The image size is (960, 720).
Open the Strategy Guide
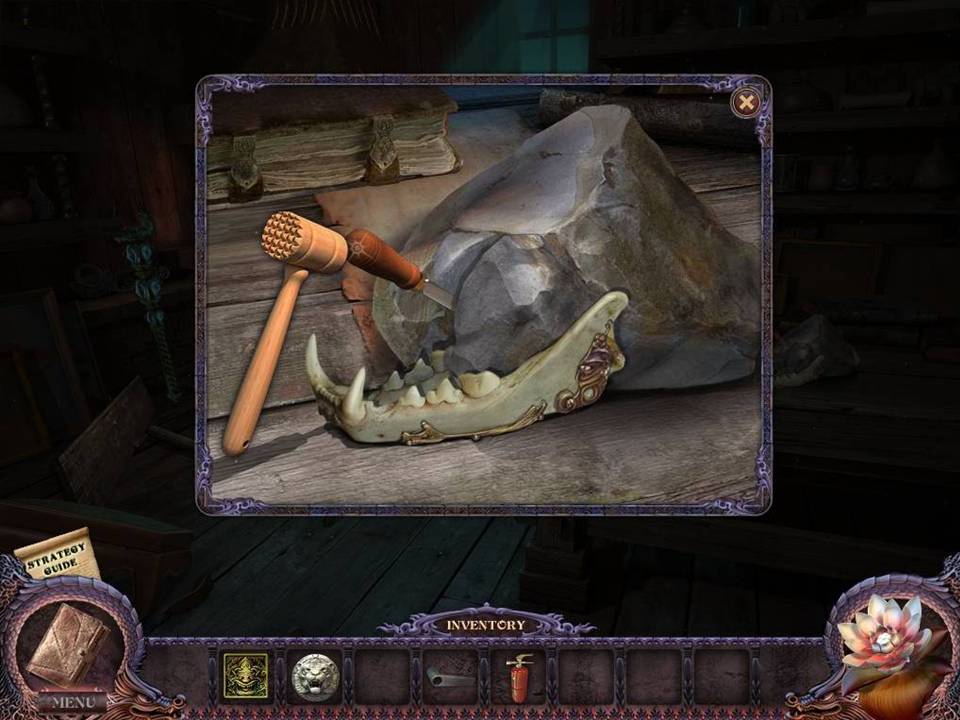tap(59, 556)
